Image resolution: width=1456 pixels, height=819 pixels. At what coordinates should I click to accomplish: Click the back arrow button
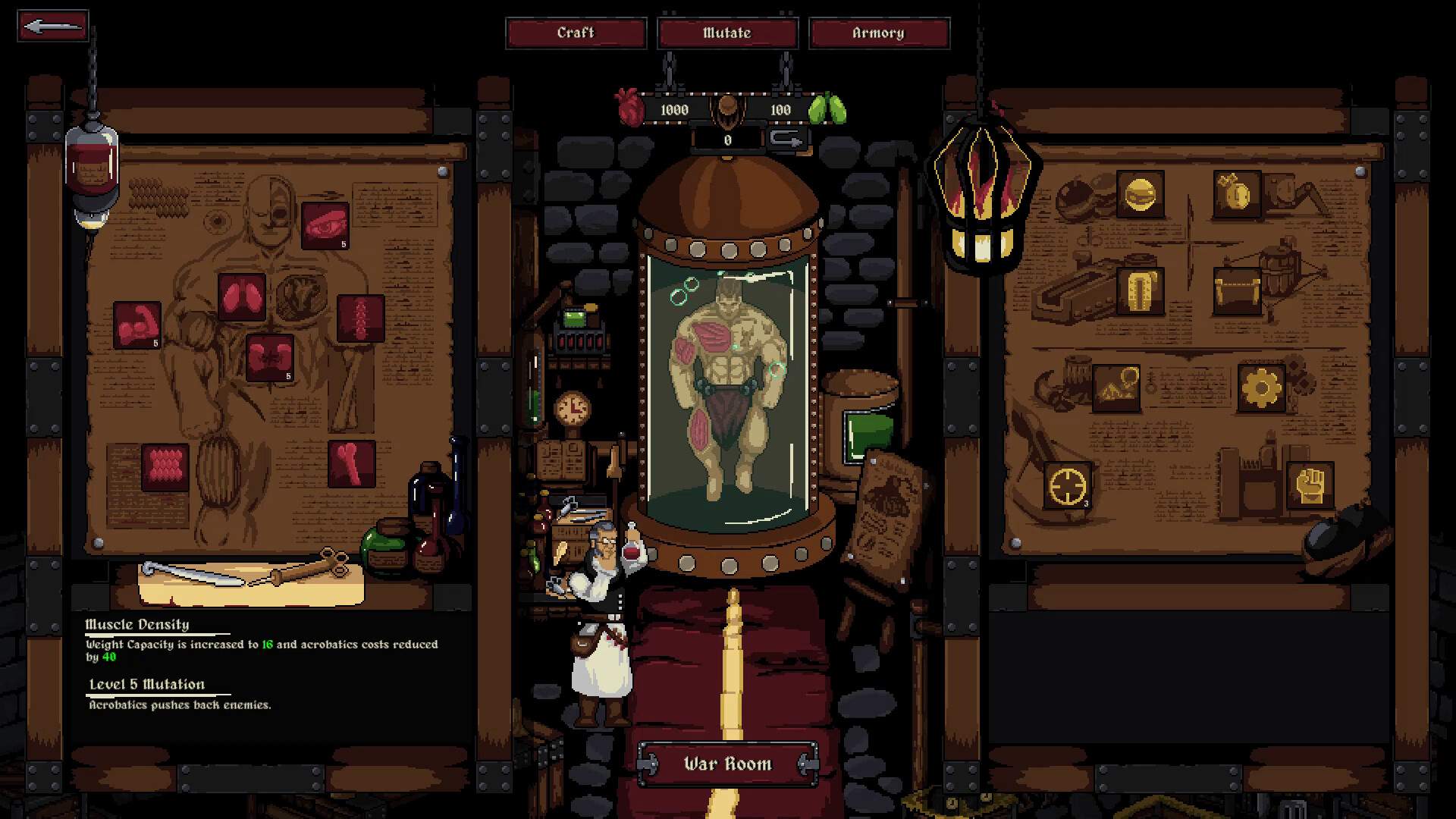click(52, 26)
